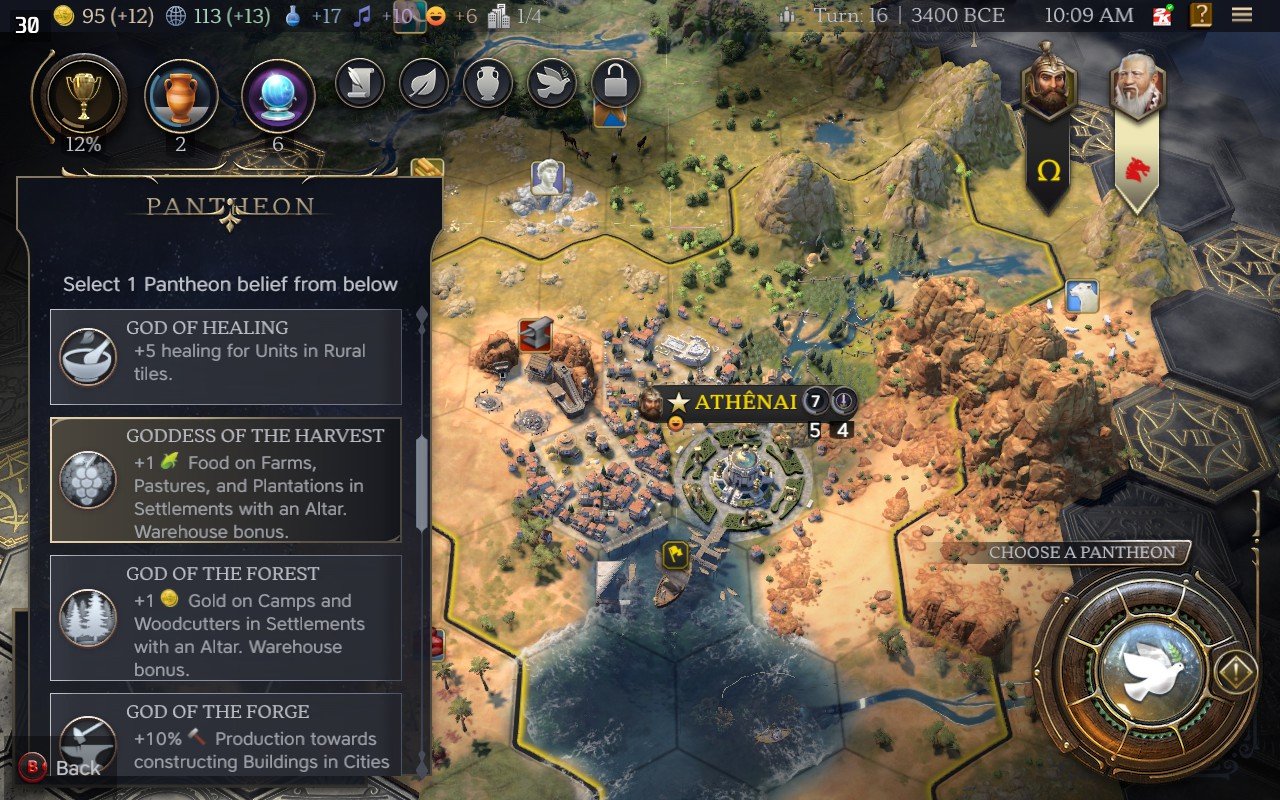Select the dove icon in the top row
The image size is (1280, 800).
tap(551, 83)
